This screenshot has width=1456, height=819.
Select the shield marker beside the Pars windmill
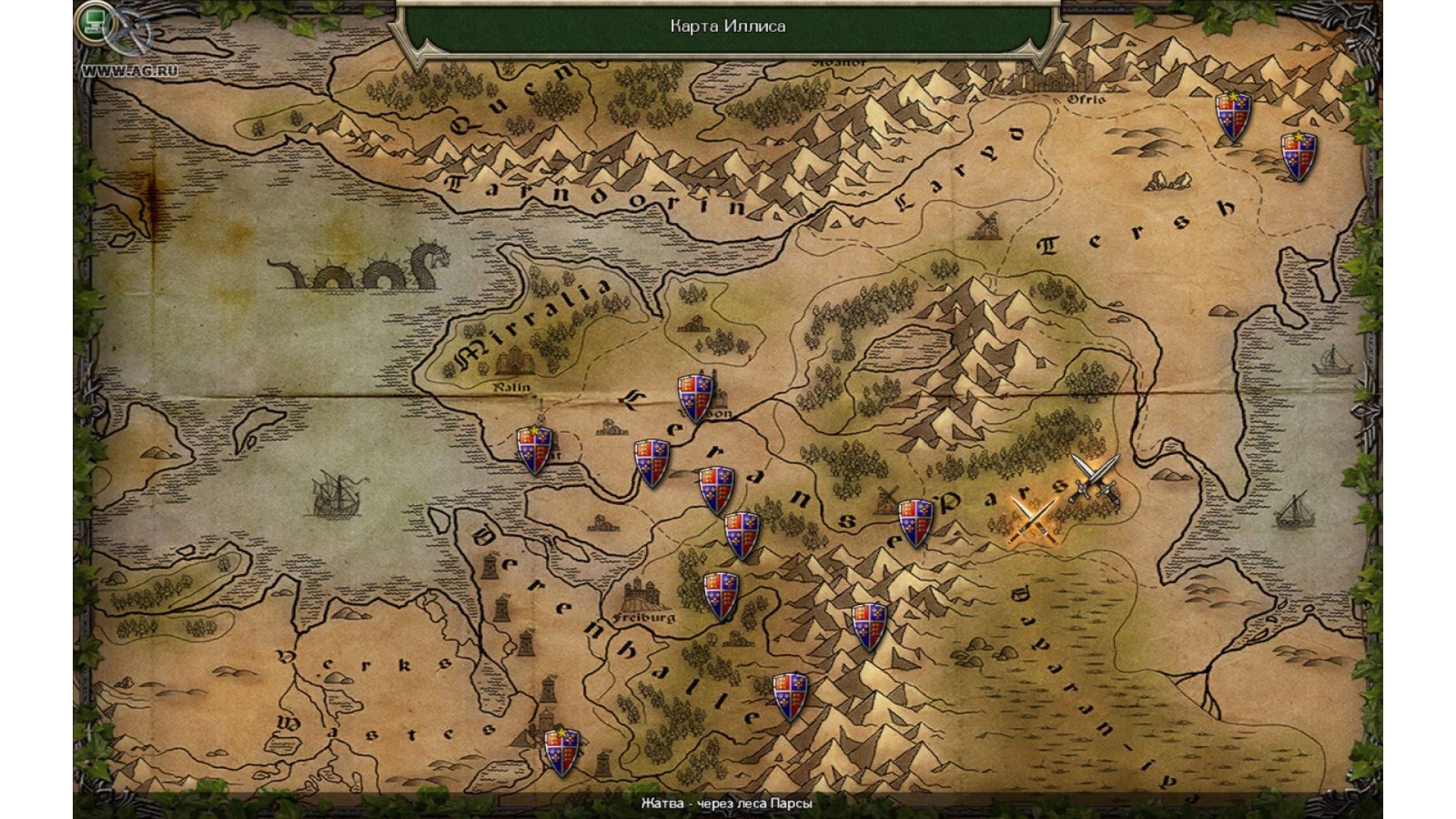click(915, 522)
